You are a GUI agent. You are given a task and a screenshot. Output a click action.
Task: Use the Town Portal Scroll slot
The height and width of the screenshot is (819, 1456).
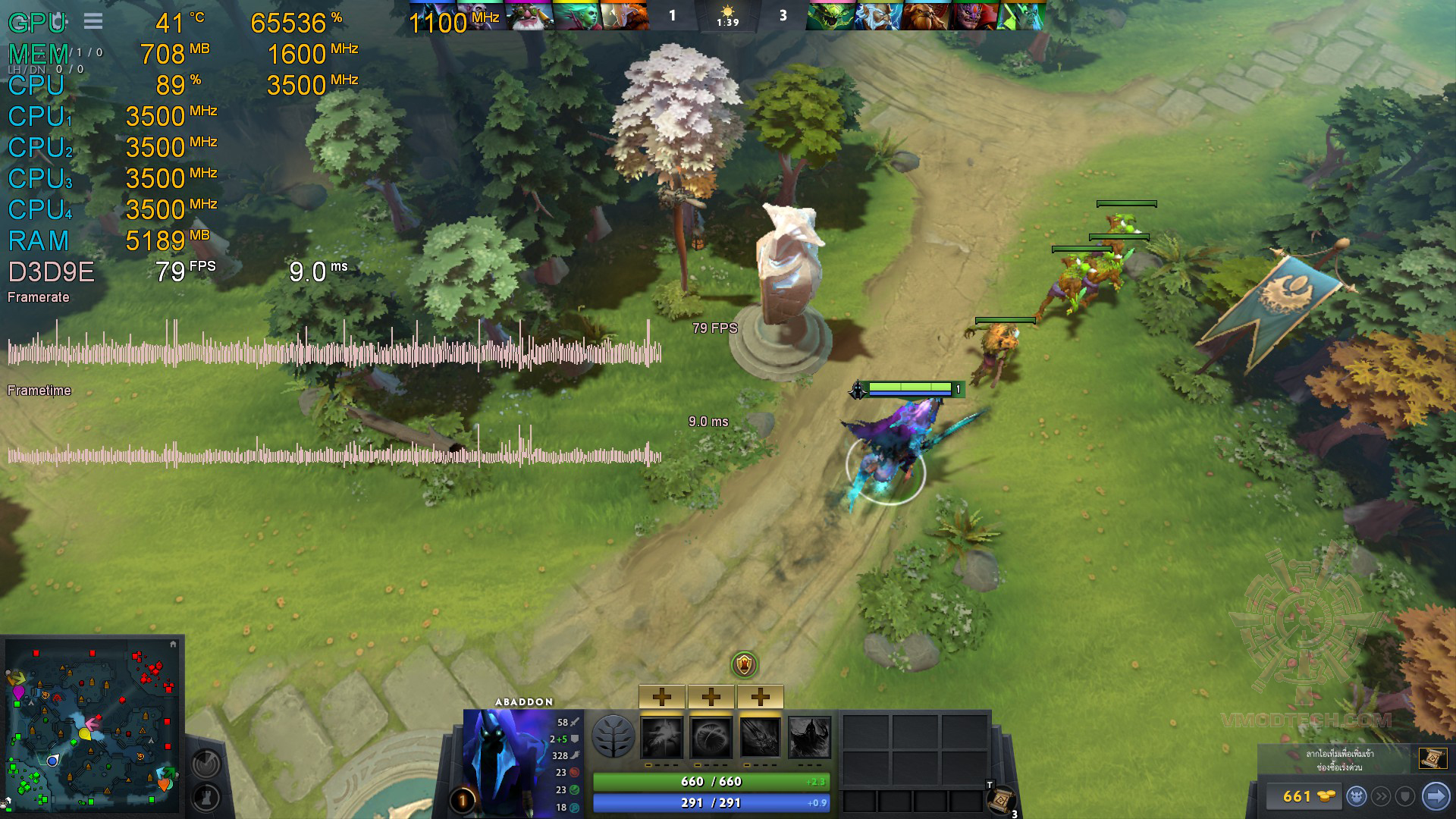[1003, 800]
